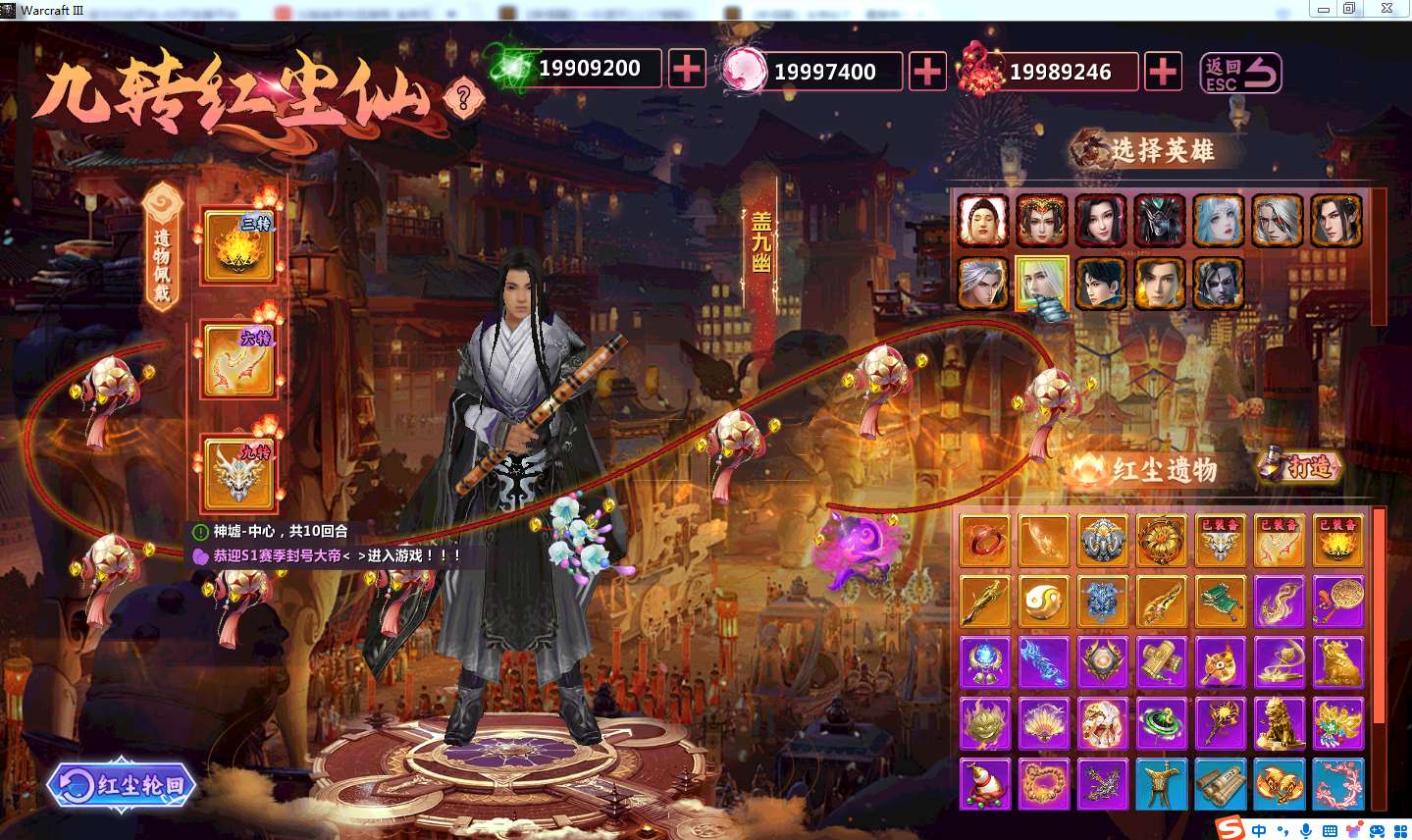The width and height of the screenshot is (1412, 840).
Task: Select the bronze tripod cauldron relic
Action: [x=1162, y=785]
